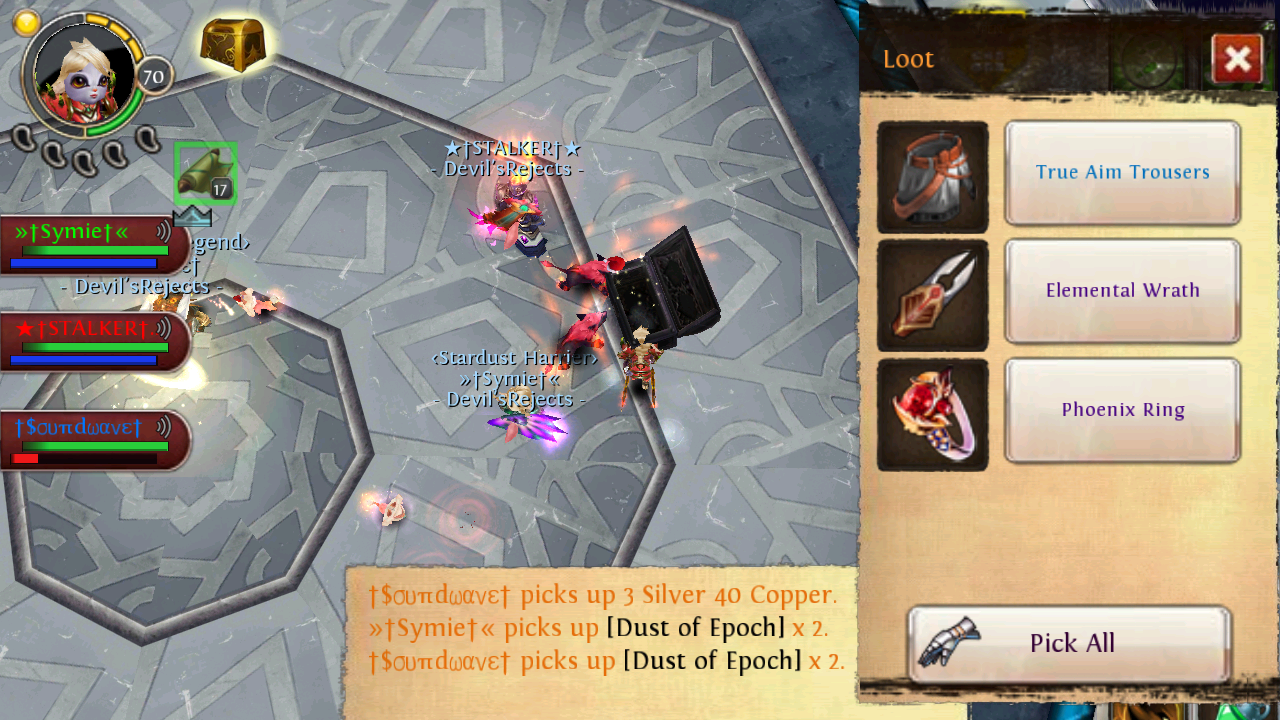
Task: Open your character portrait
Action: pyautogui.click(x=84, y=73)
